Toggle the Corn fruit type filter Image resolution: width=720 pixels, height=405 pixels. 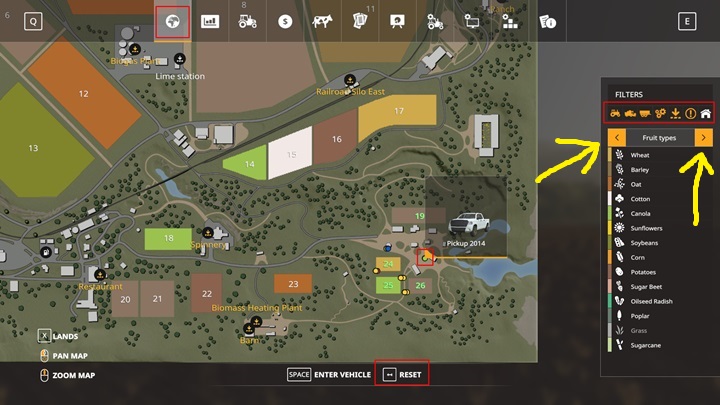click(x=637, y=257)
